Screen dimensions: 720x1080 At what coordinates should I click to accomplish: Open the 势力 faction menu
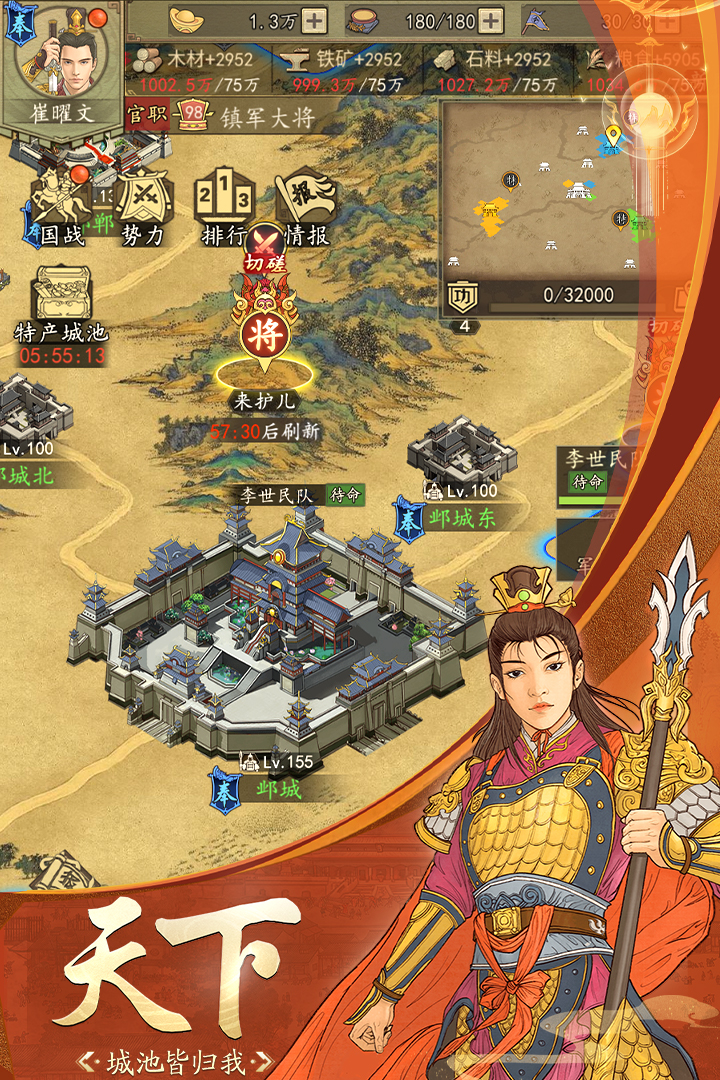(x=144, y=208)
